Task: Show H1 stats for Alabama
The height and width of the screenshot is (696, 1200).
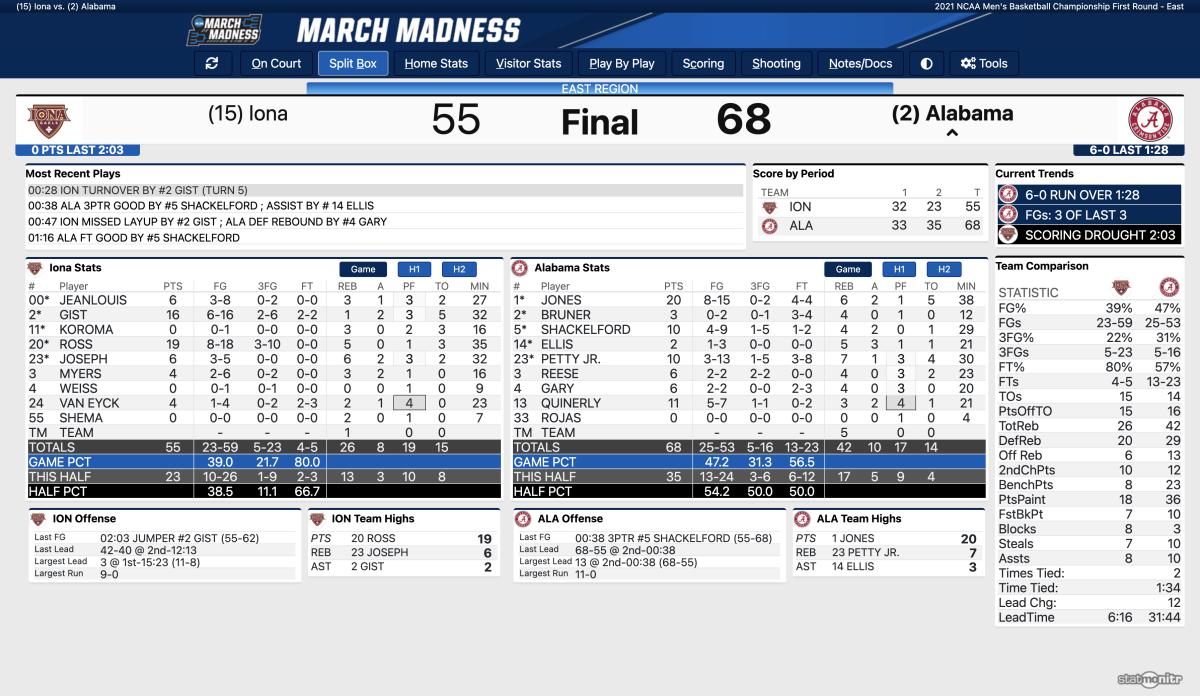Action: click(899, 269)
